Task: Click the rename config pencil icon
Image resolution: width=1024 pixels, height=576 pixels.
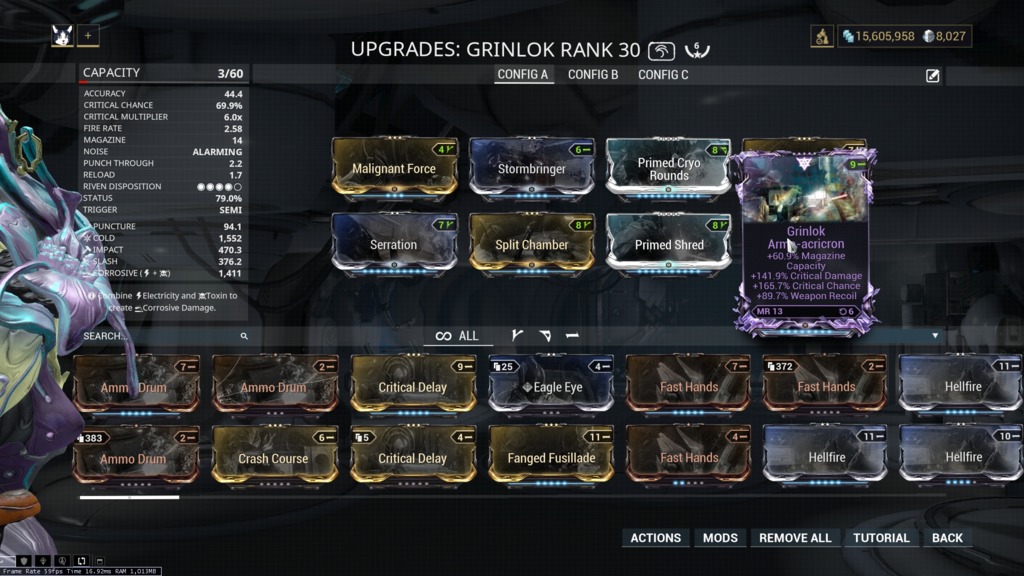Action: 933,76
